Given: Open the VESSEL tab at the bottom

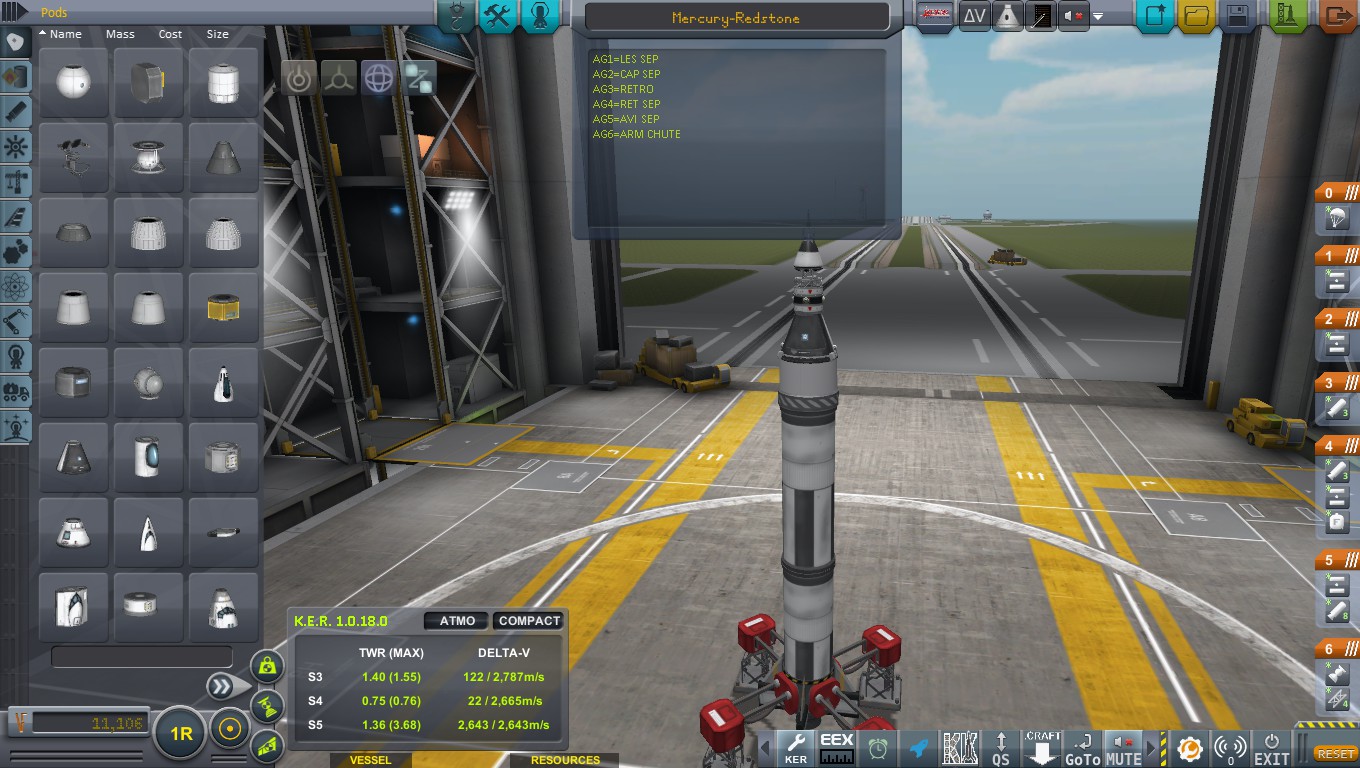Looking at the screenshot, I should click(370, 760).
